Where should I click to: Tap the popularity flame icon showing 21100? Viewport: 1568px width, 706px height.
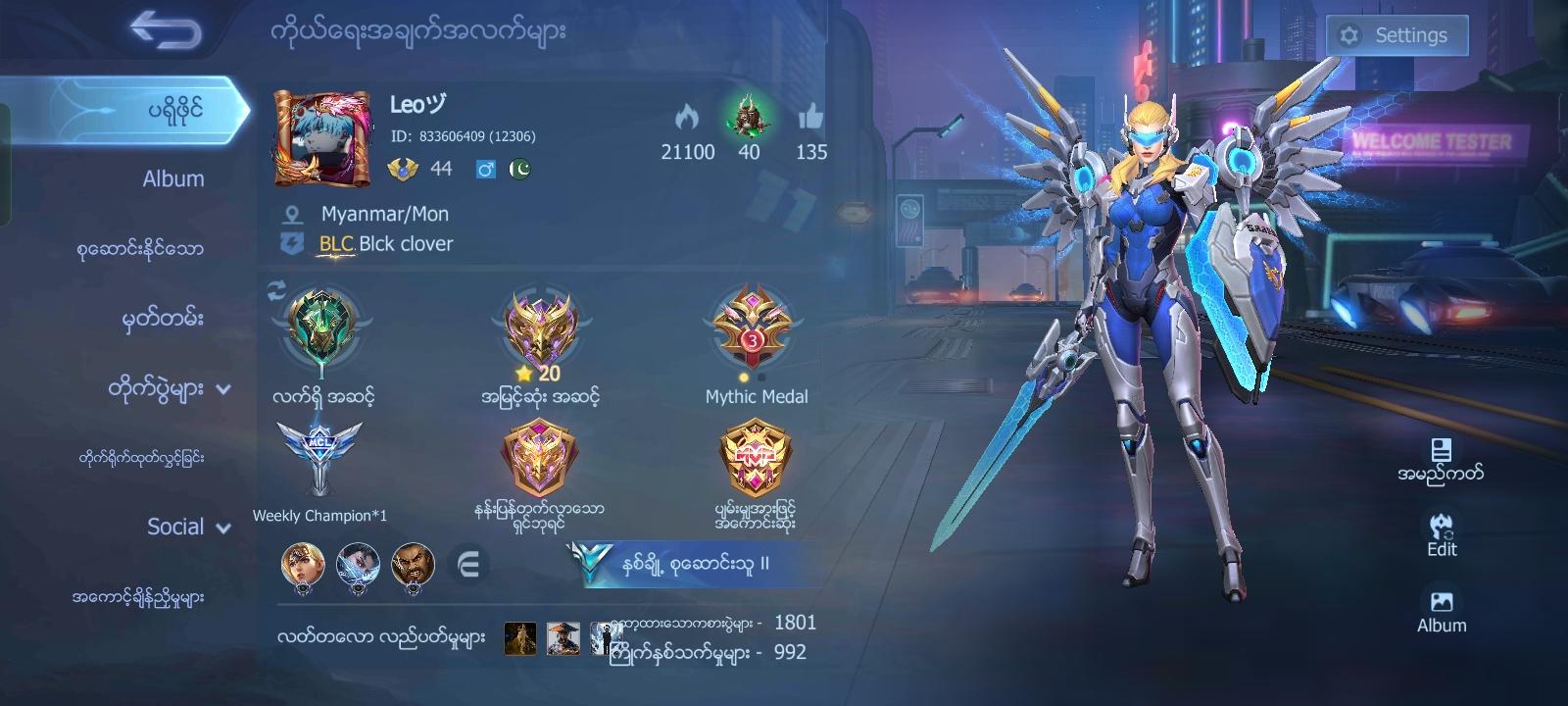tap(687, 118)
